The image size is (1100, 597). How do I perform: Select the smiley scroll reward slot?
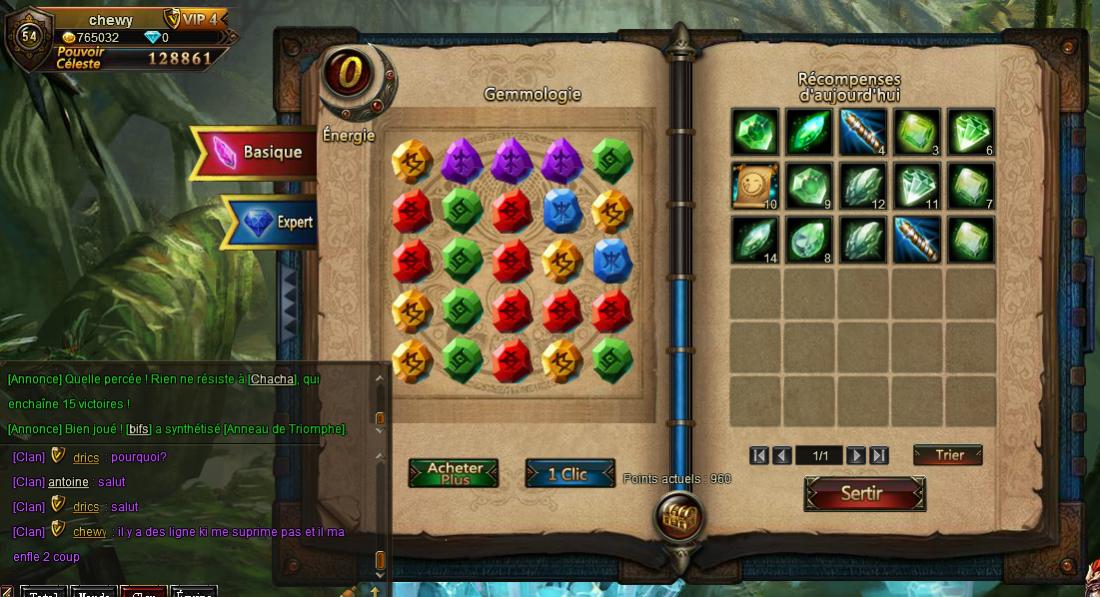click(x=755, y=186)
